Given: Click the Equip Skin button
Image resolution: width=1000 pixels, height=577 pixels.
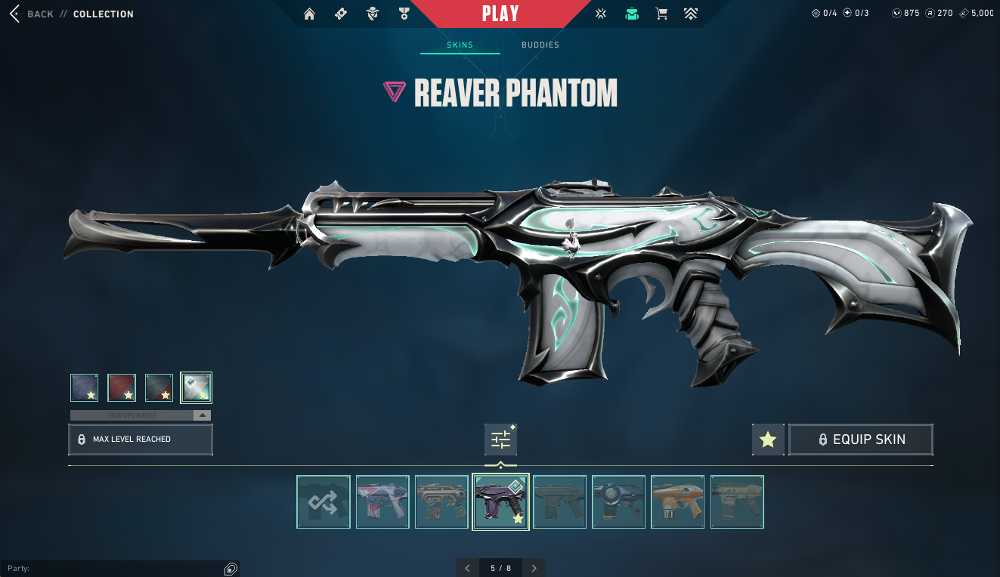Looking at the screenshot, I should (x=861, y=439).
